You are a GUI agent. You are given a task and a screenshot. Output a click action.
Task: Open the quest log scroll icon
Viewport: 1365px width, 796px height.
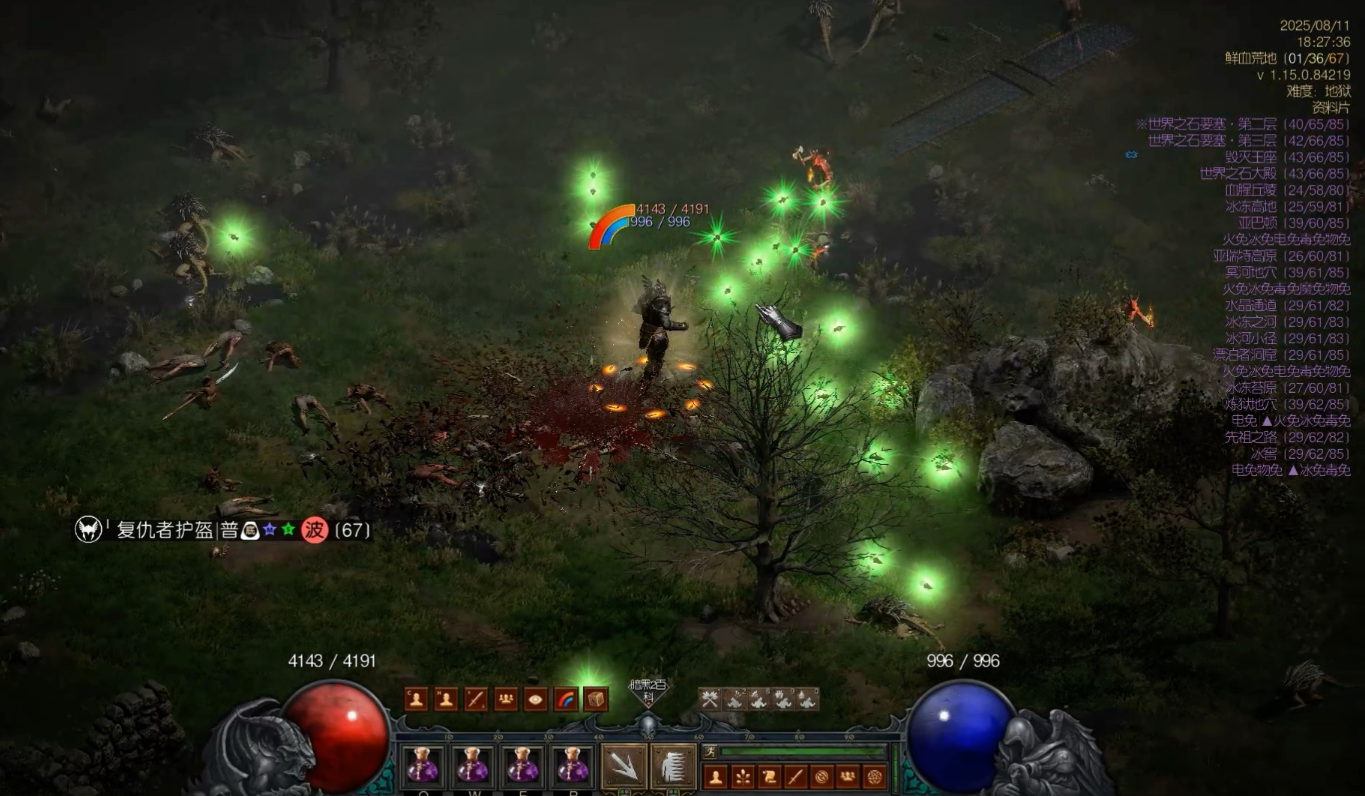(769, 776)
